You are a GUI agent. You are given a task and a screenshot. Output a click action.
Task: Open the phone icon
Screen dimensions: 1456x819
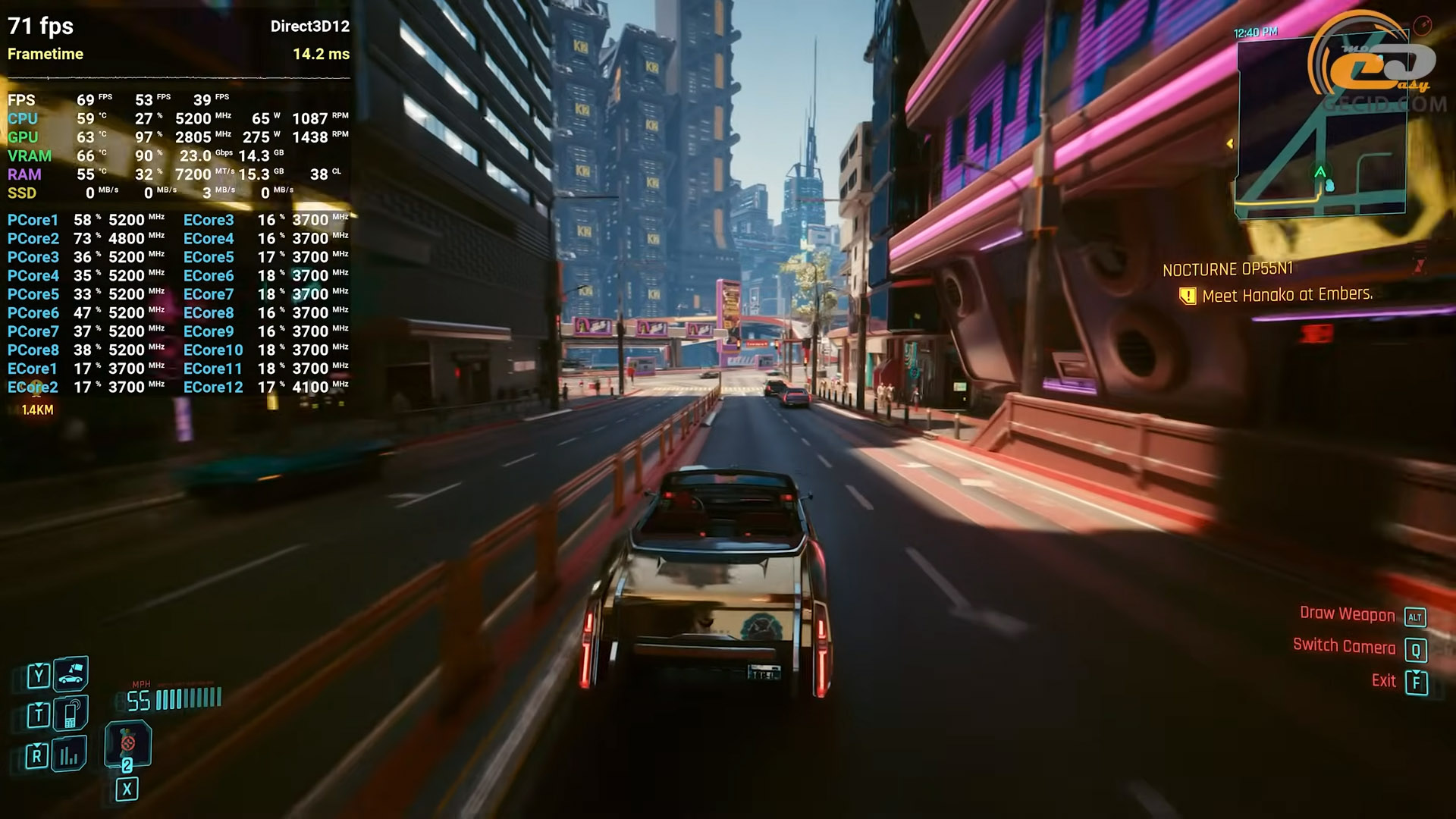tap(71, 714)
